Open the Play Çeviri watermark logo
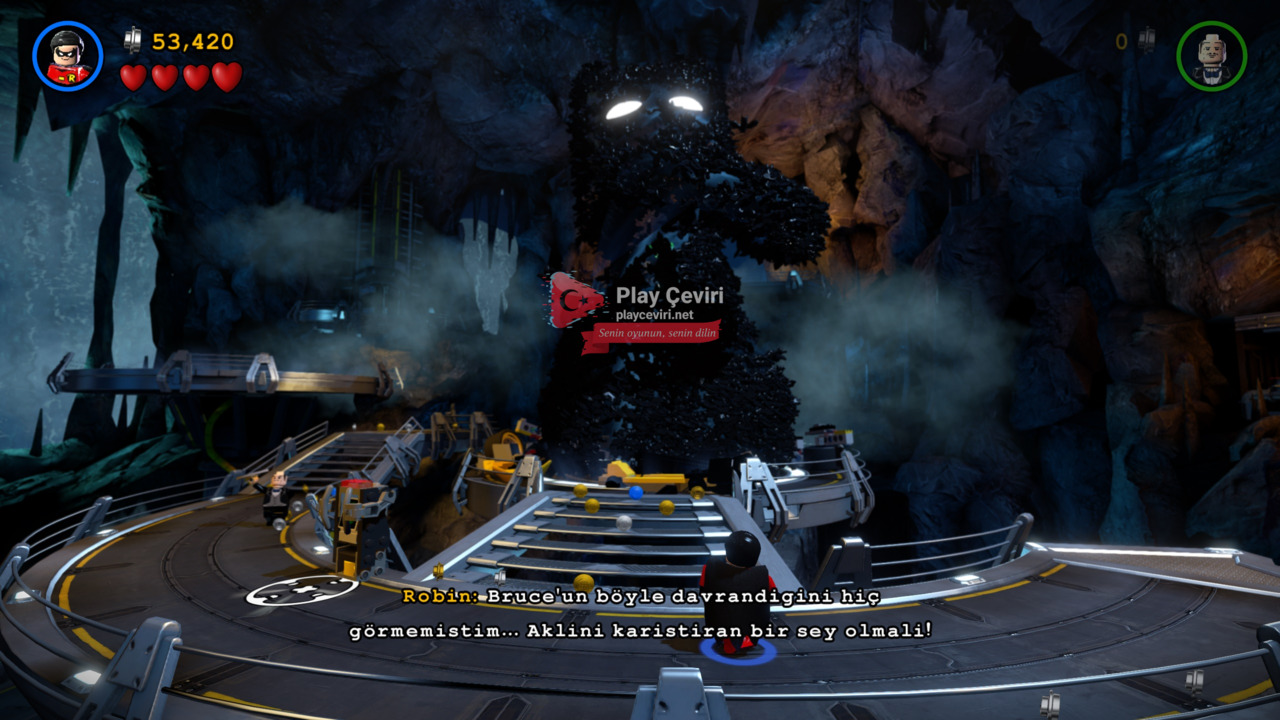 [577, 301]
